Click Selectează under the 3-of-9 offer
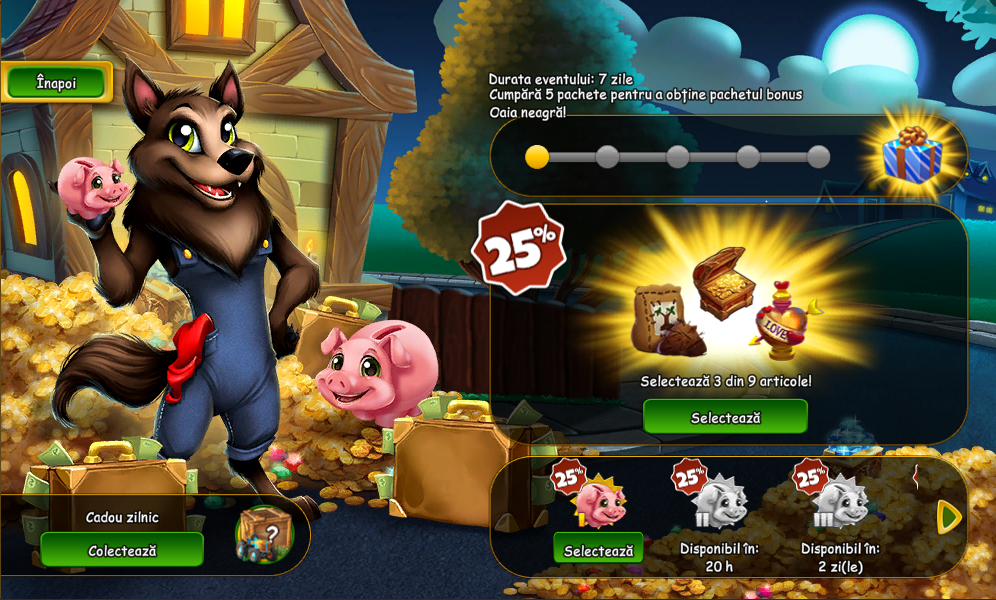 pyautogui.click(x=725, y=417)
